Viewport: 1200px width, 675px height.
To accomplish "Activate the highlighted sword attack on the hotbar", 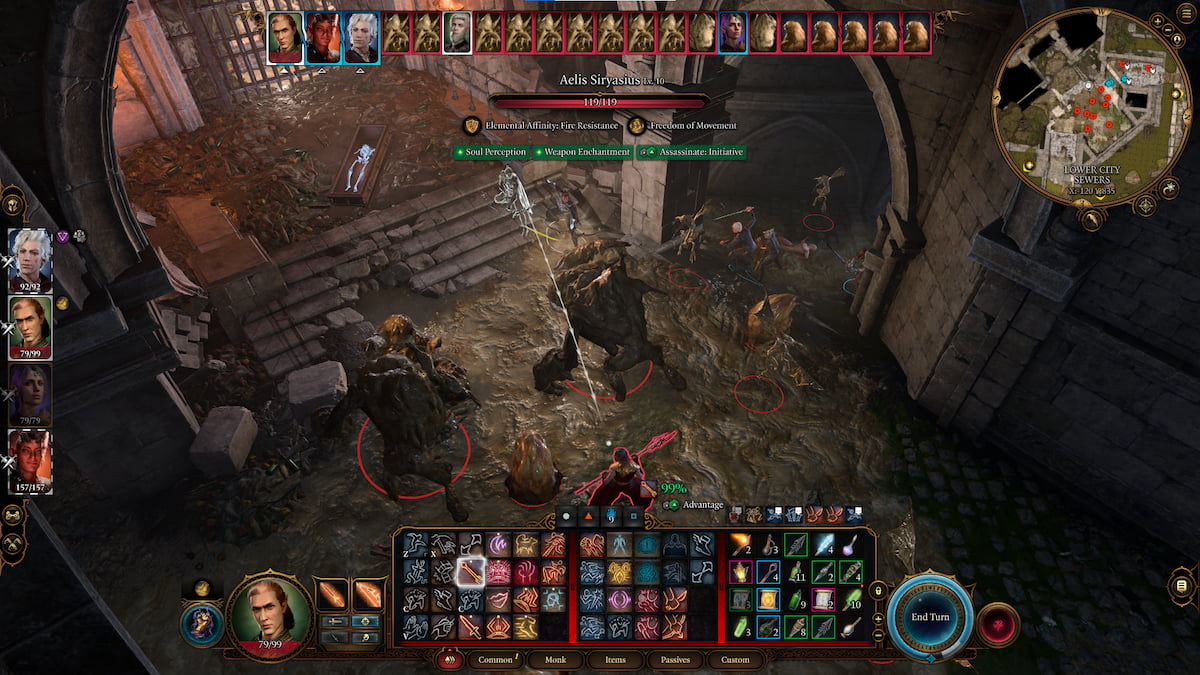I will click(x=469, y=572).
